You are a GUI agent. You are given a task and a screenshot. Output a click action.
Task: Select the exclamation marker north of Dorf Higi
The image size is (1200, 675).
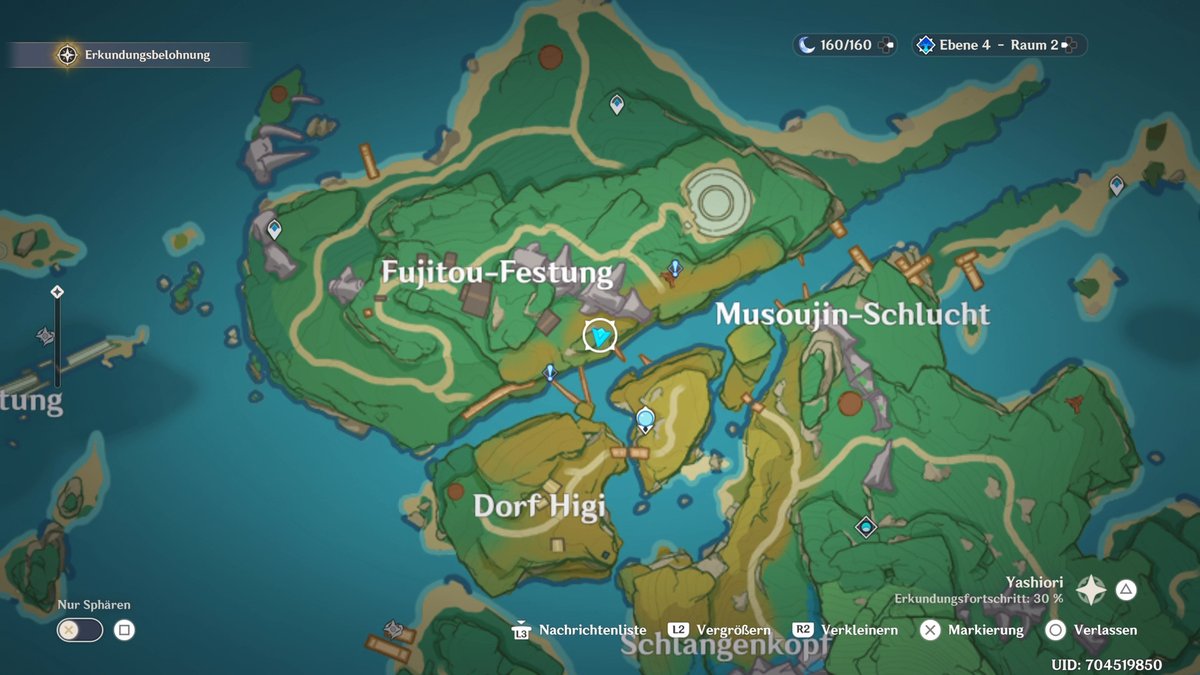(549, 373)
